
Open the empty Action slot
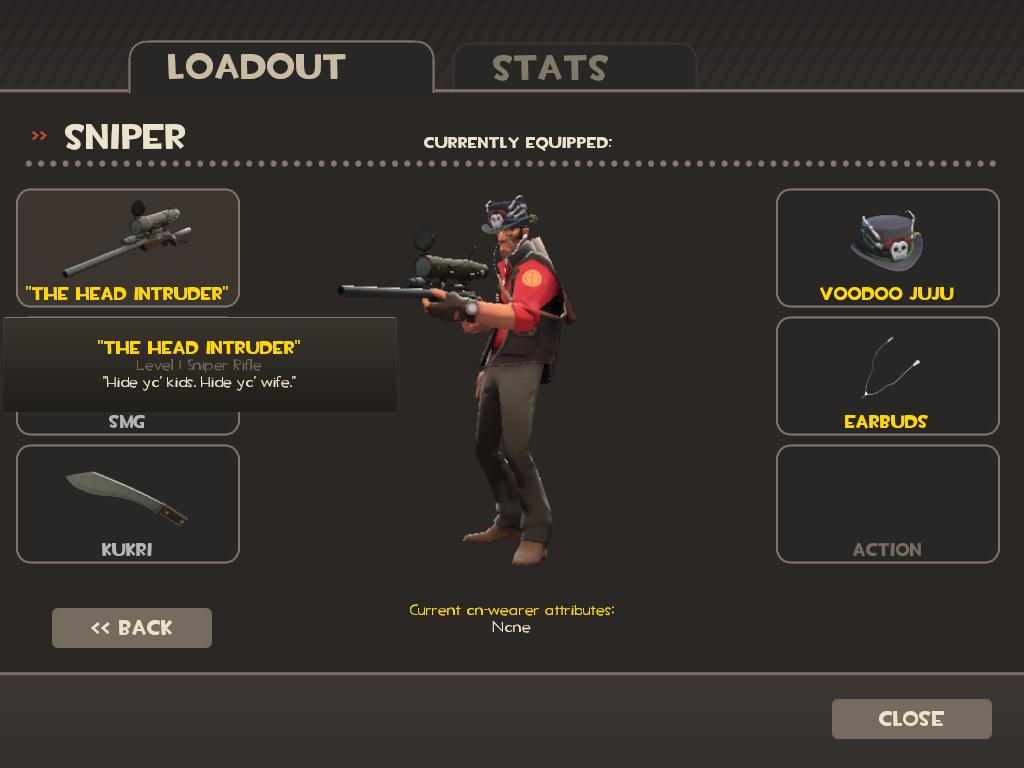887,503
